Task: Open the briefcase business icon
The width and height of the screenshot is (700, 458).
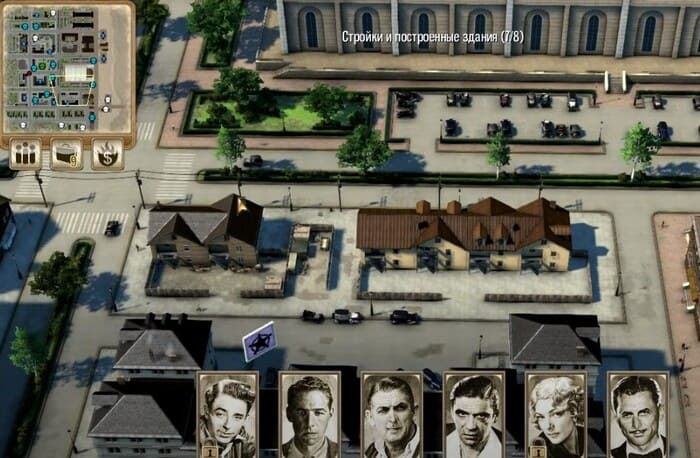Action: click(67, 154)
